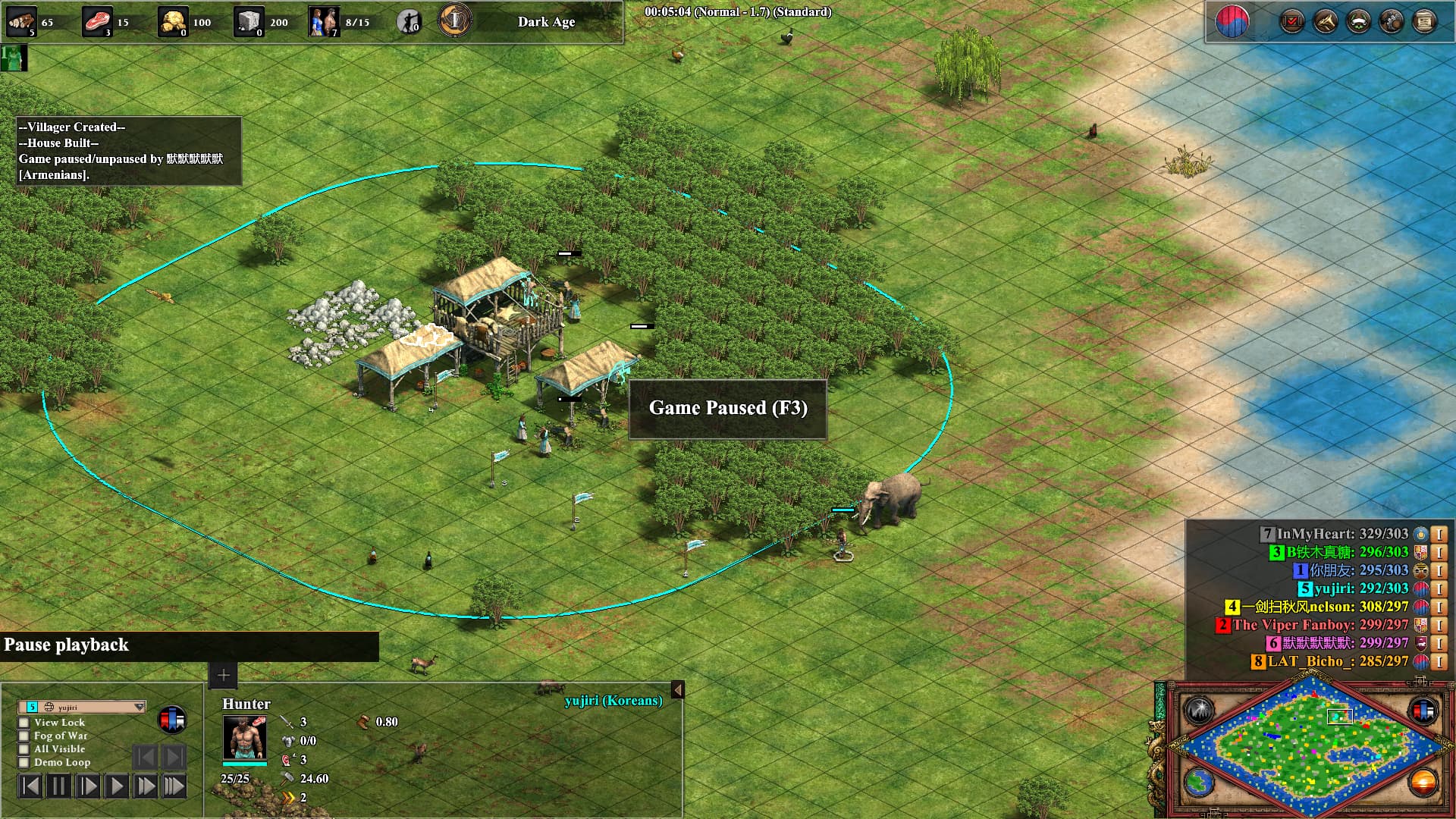
Task: Toggle the View Lock checkbox
Action: coord(24,723)
